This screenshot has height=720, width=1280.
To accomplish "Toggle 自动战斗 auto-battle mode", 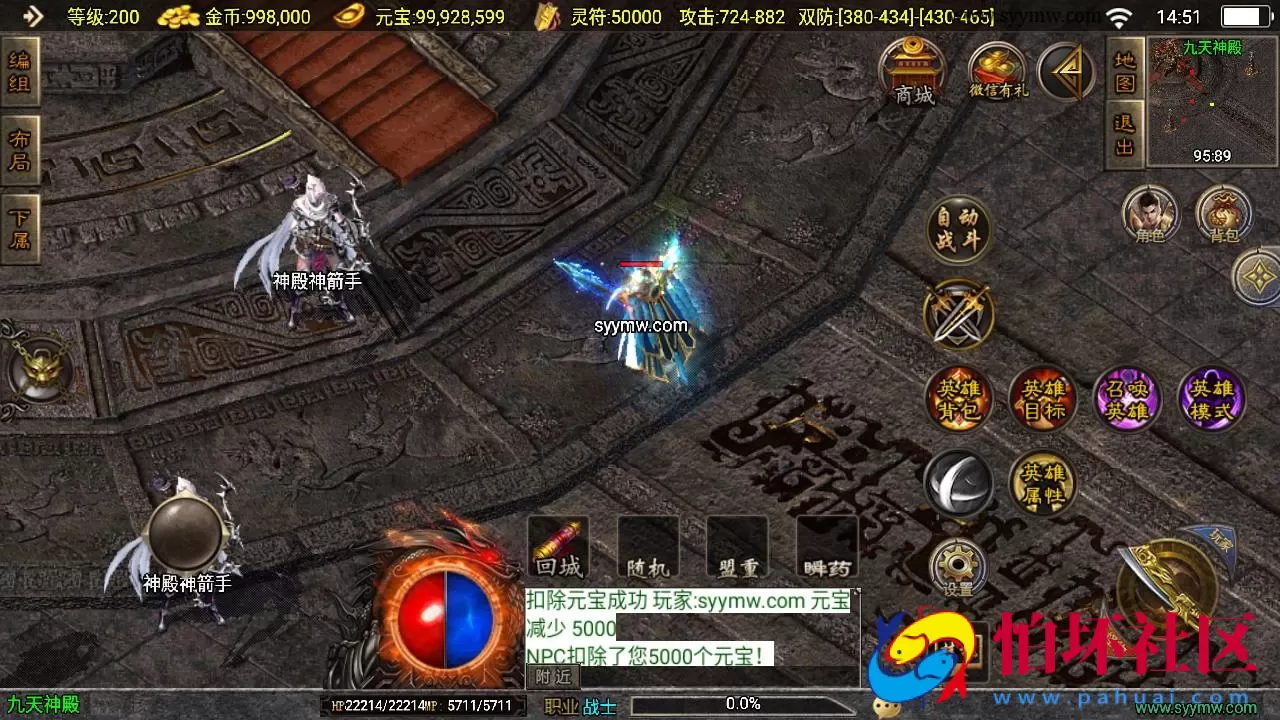I will (x=957, y=230).
